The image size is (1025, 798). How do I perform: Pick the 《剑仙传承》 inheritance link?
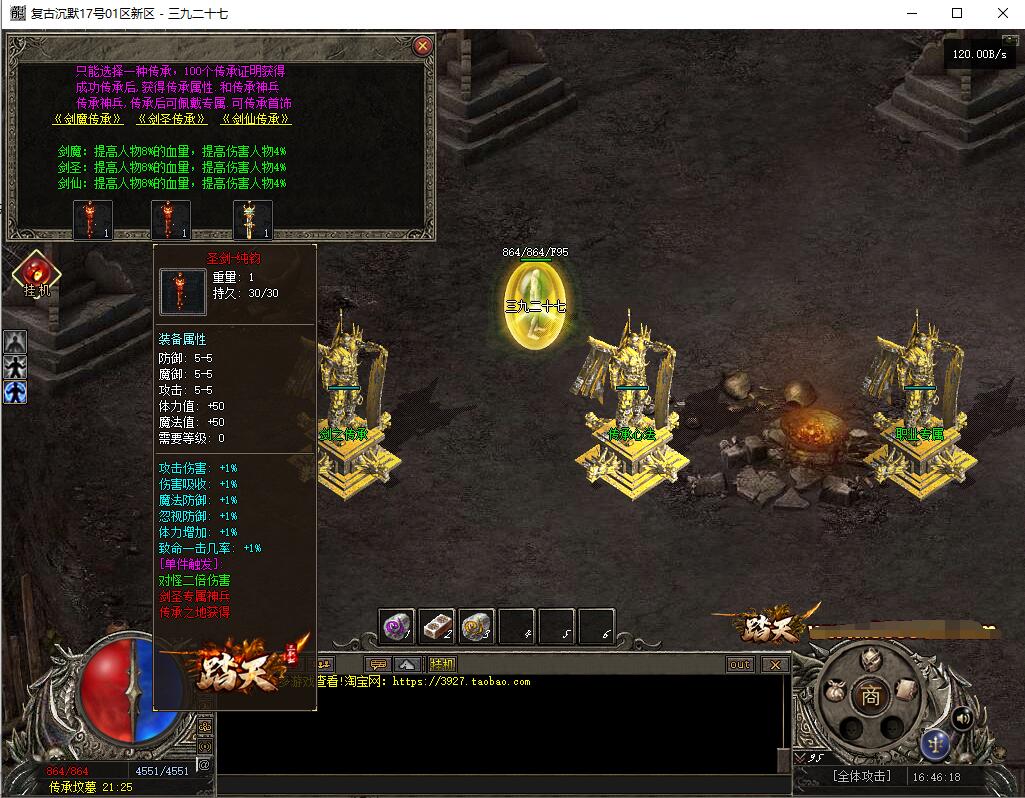pos(256,119)
